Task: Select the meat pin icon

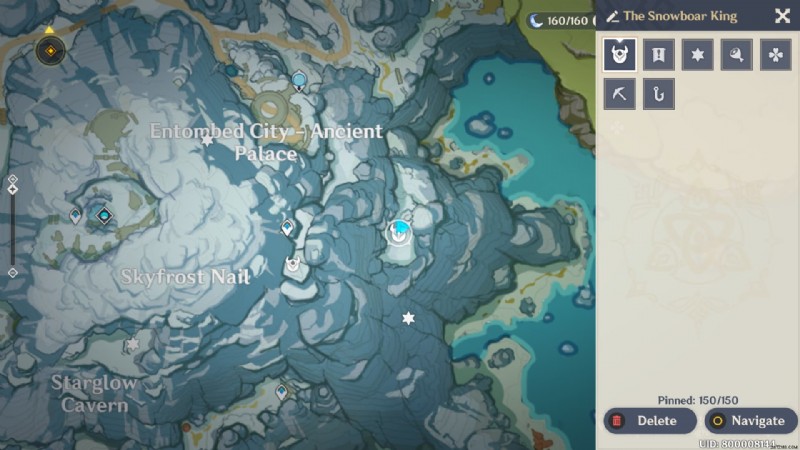Action: click(737, 55)
